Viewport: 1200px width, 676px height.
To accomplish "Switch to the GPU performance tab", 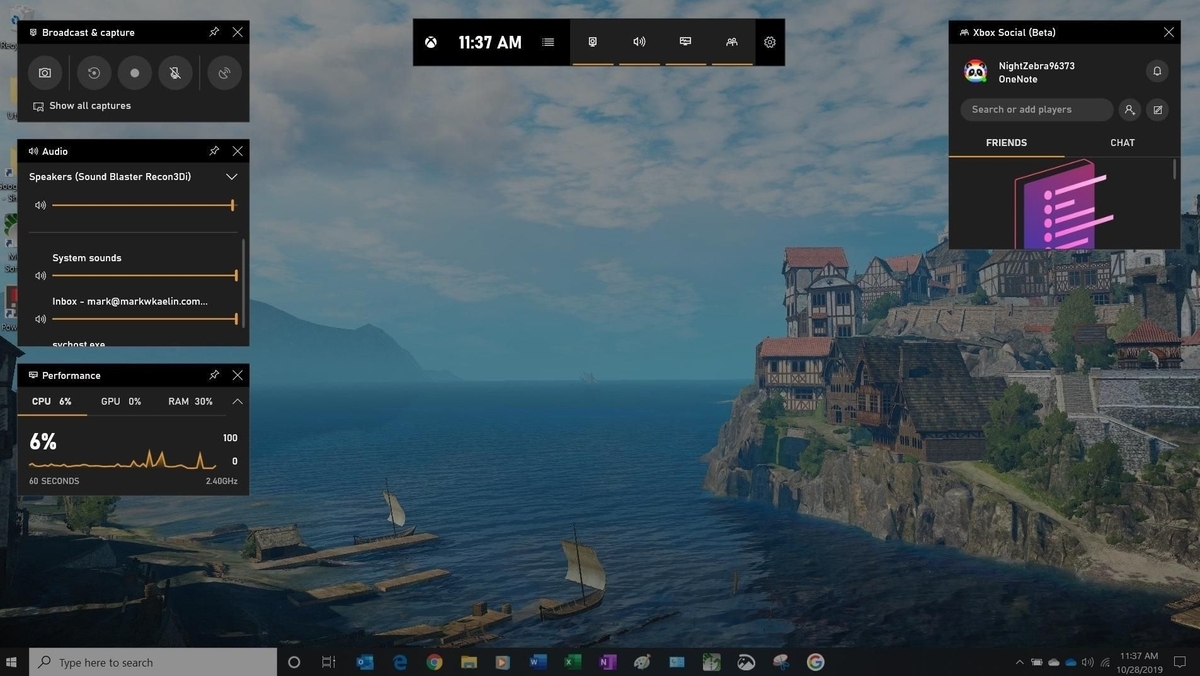I will tap(120, 401).
